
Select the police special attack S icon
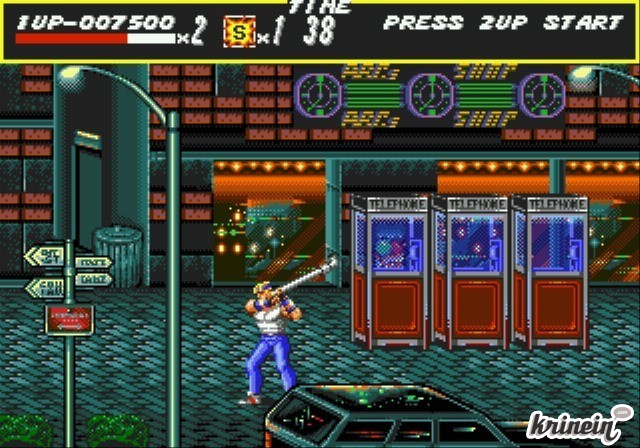[238, 33]
